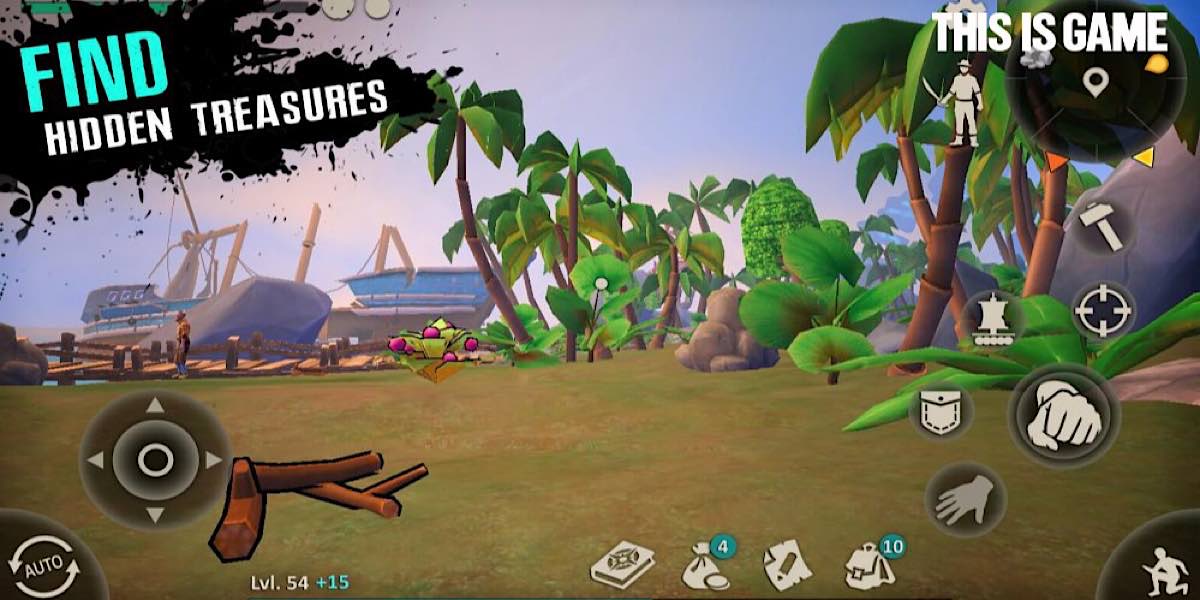Open the compass journal book
The image size is (1200, 600).
coord(622,566)
